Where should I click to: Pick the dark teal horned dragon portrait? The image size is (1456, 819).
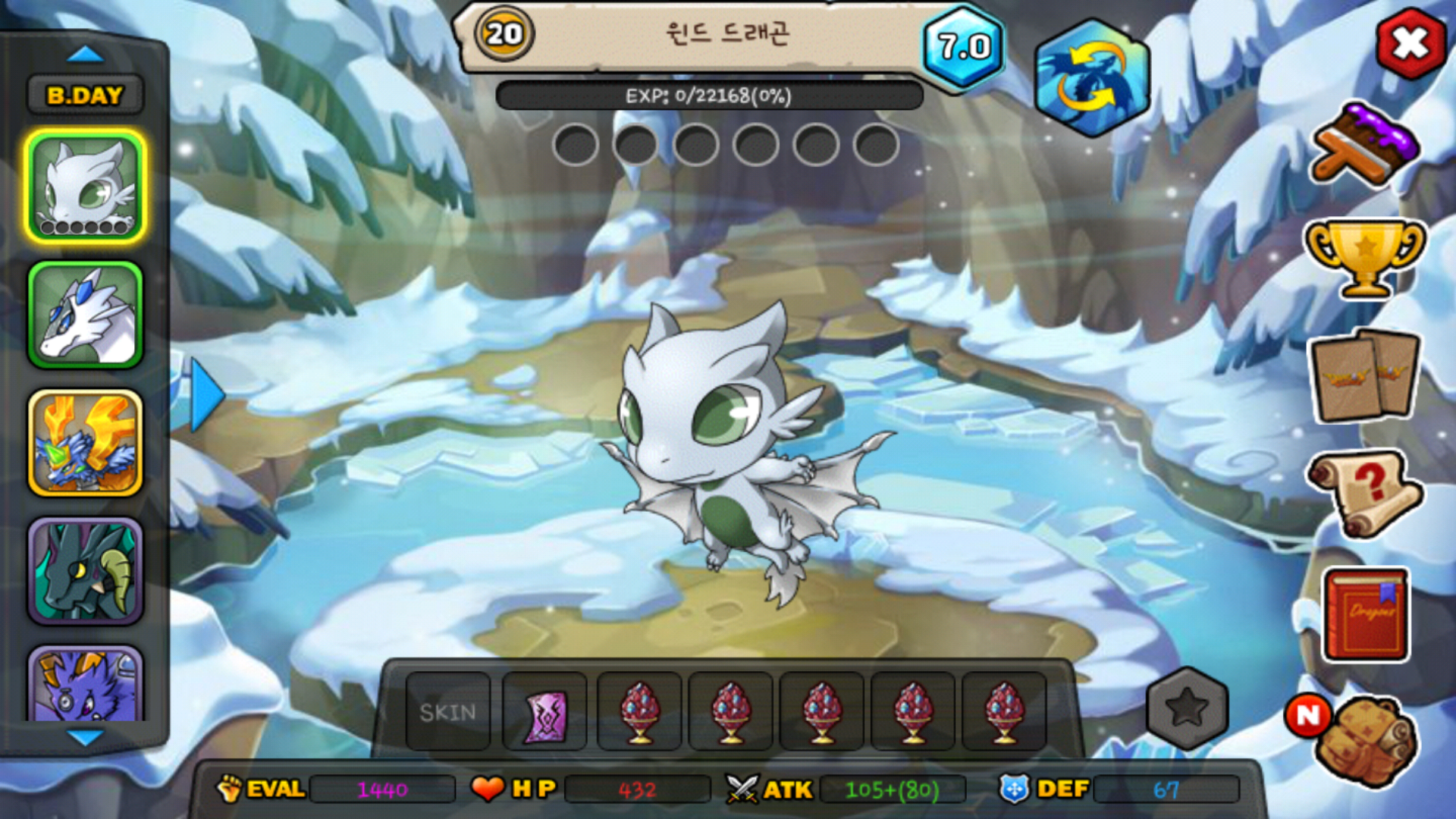(x=85, y=571)
